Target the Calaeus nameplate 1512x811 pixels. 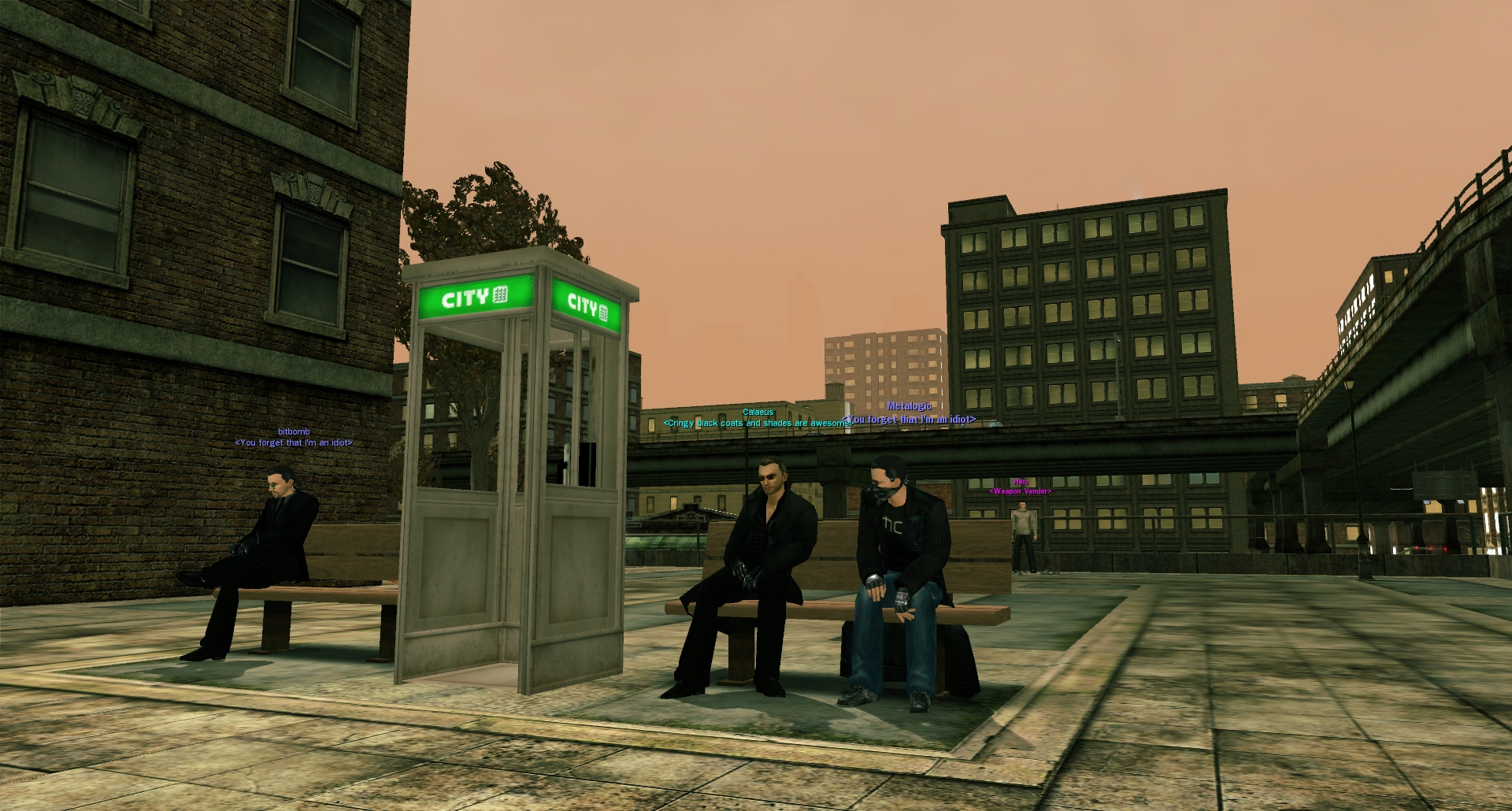click(758, 412)
